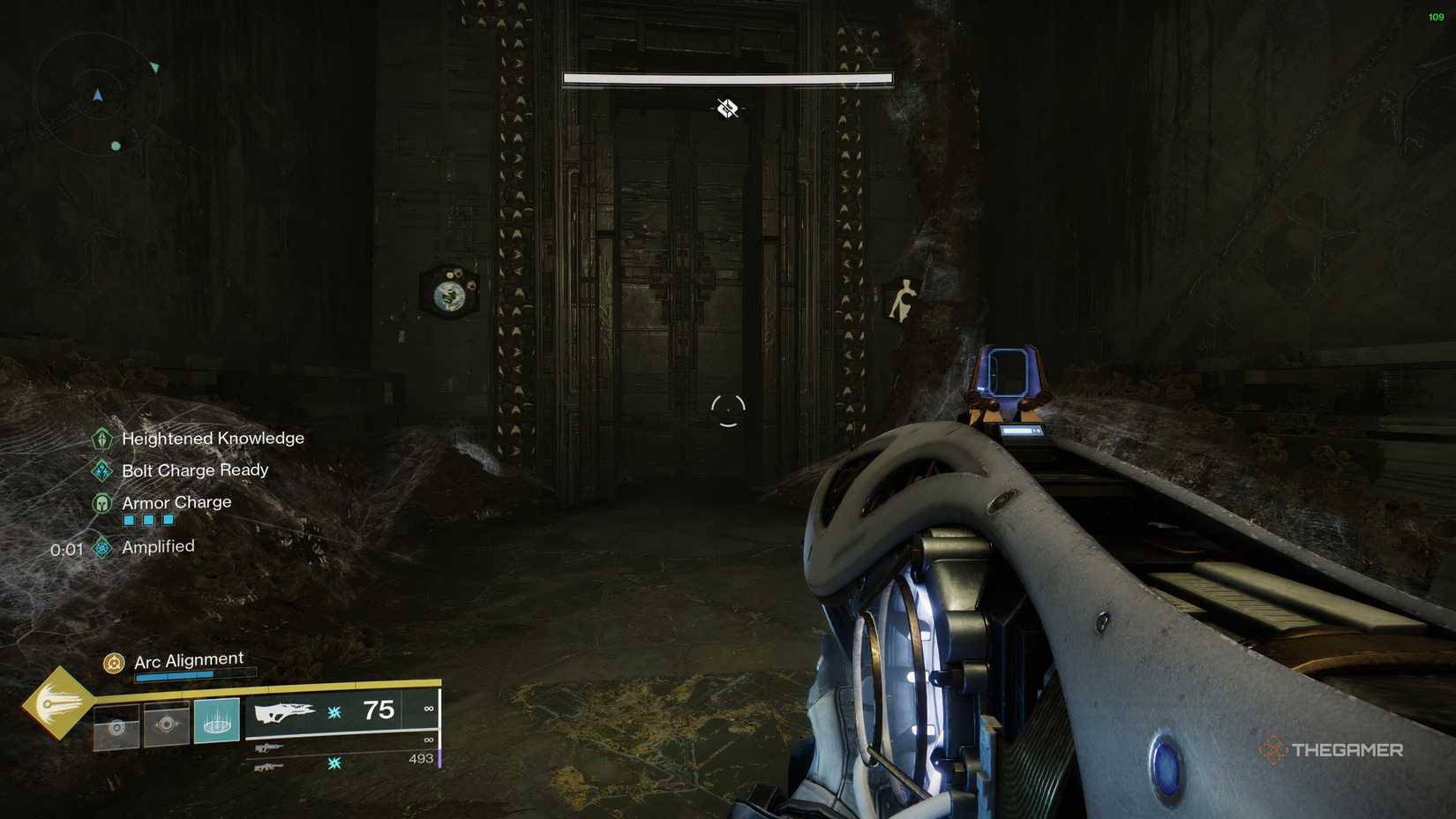Image resolution: width=1456 pixels, height=819 pixels.
Task: Click the Arc Alignment objective icon
Action: click(x=112, y=660)
